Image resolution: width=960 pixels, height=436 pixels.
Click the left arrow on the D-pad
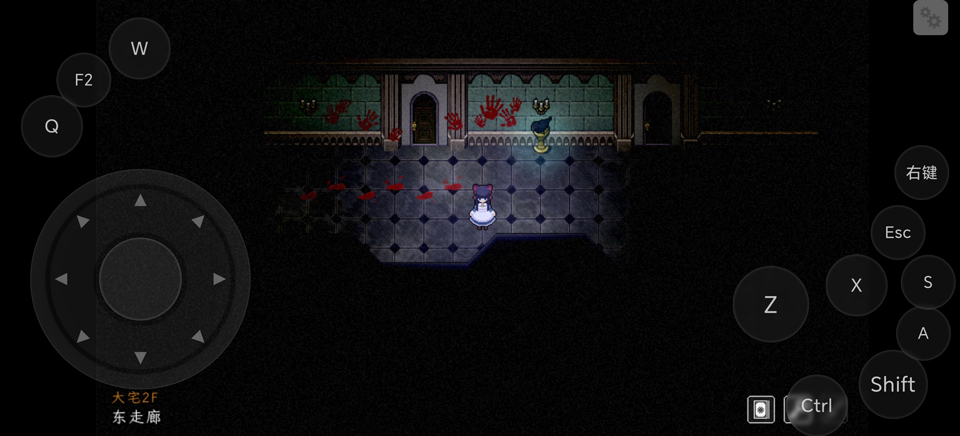click(x=62, y=279)
